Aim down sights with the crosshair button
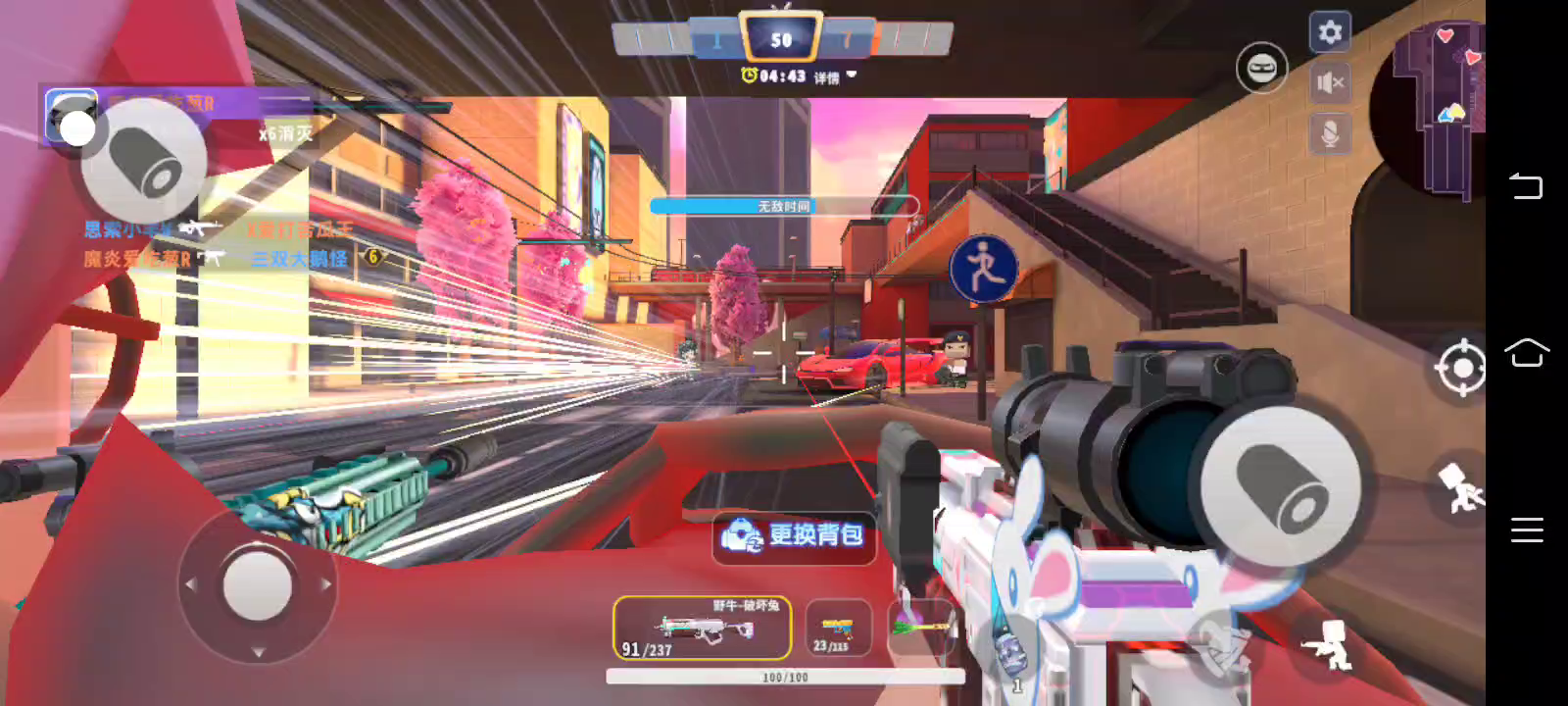 (x=1460, y=368)
